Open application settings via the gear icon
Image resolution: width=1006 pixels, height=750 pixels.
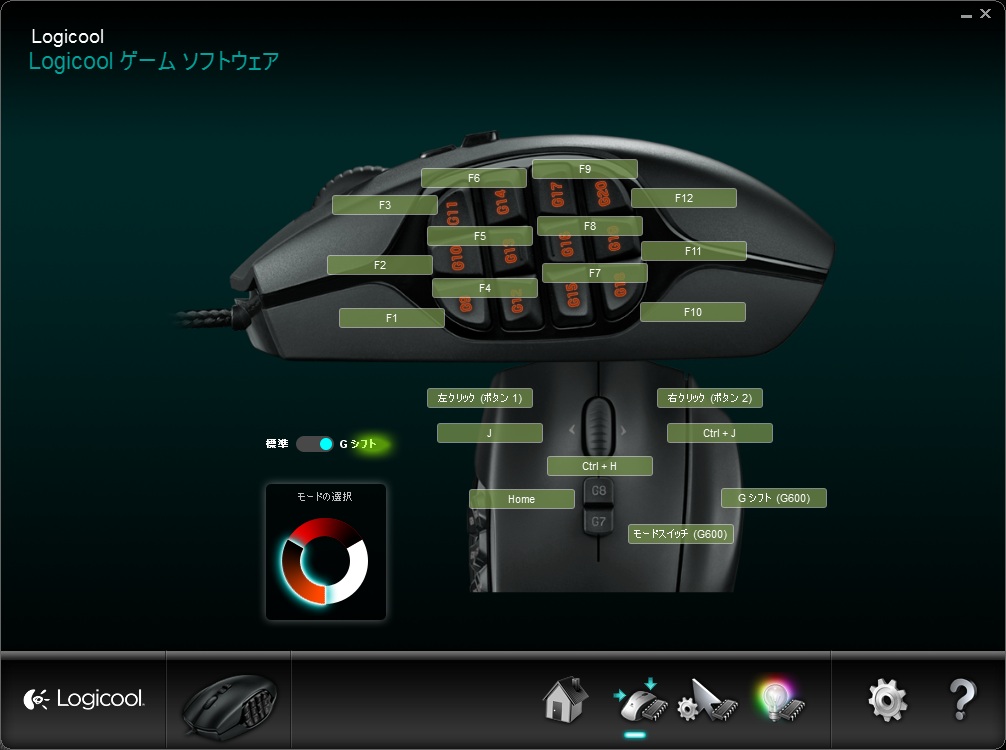pyautogui.click(x=887, y=700)
